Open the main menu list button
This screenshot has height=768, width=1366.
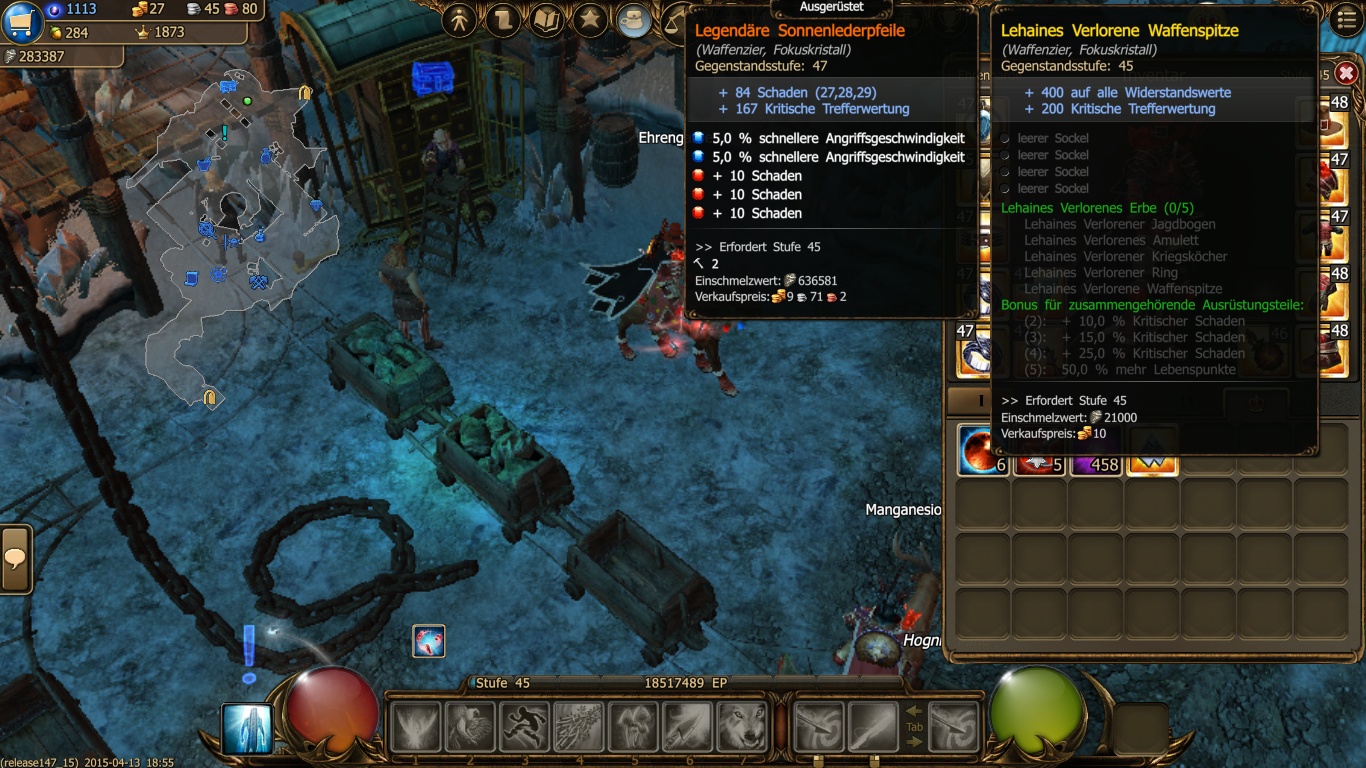[1347, 19]
